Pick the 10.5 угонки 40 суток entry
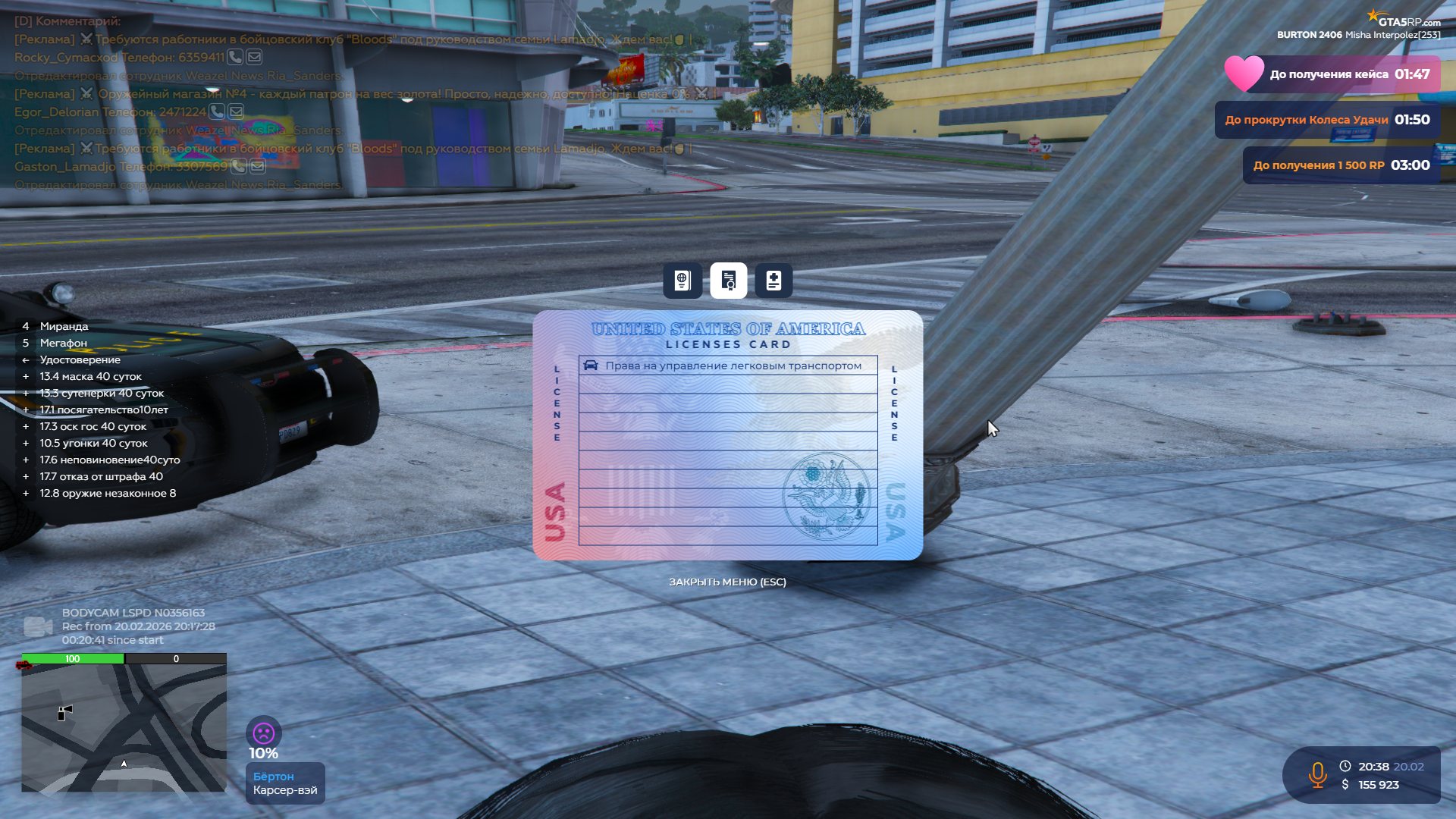The width and height of the screenshot is (1456, 819). tap(93, 443)
